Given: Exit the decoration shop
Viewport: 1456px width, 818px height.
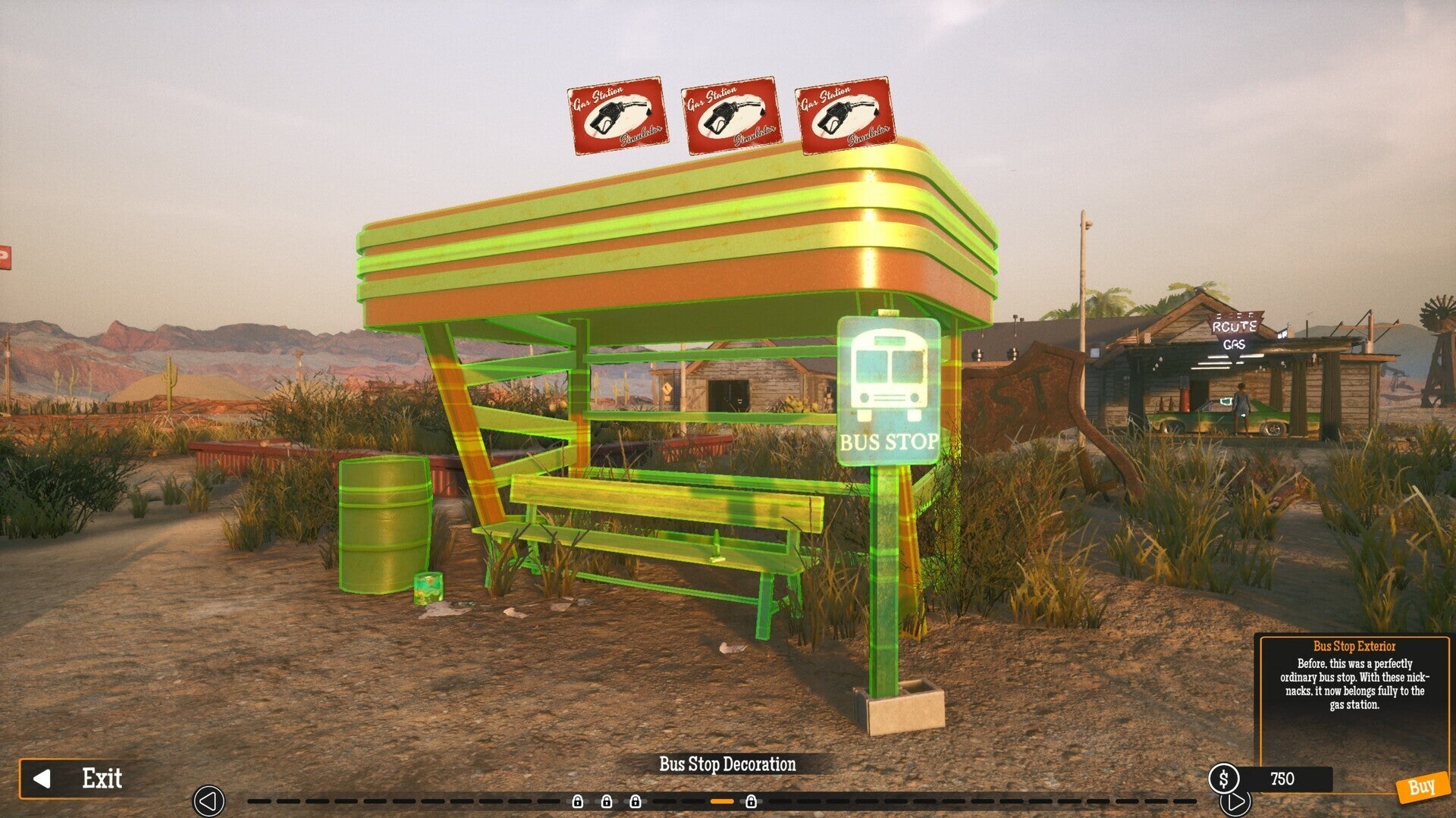Looking at the screenshot, I should tap(79, 779).
